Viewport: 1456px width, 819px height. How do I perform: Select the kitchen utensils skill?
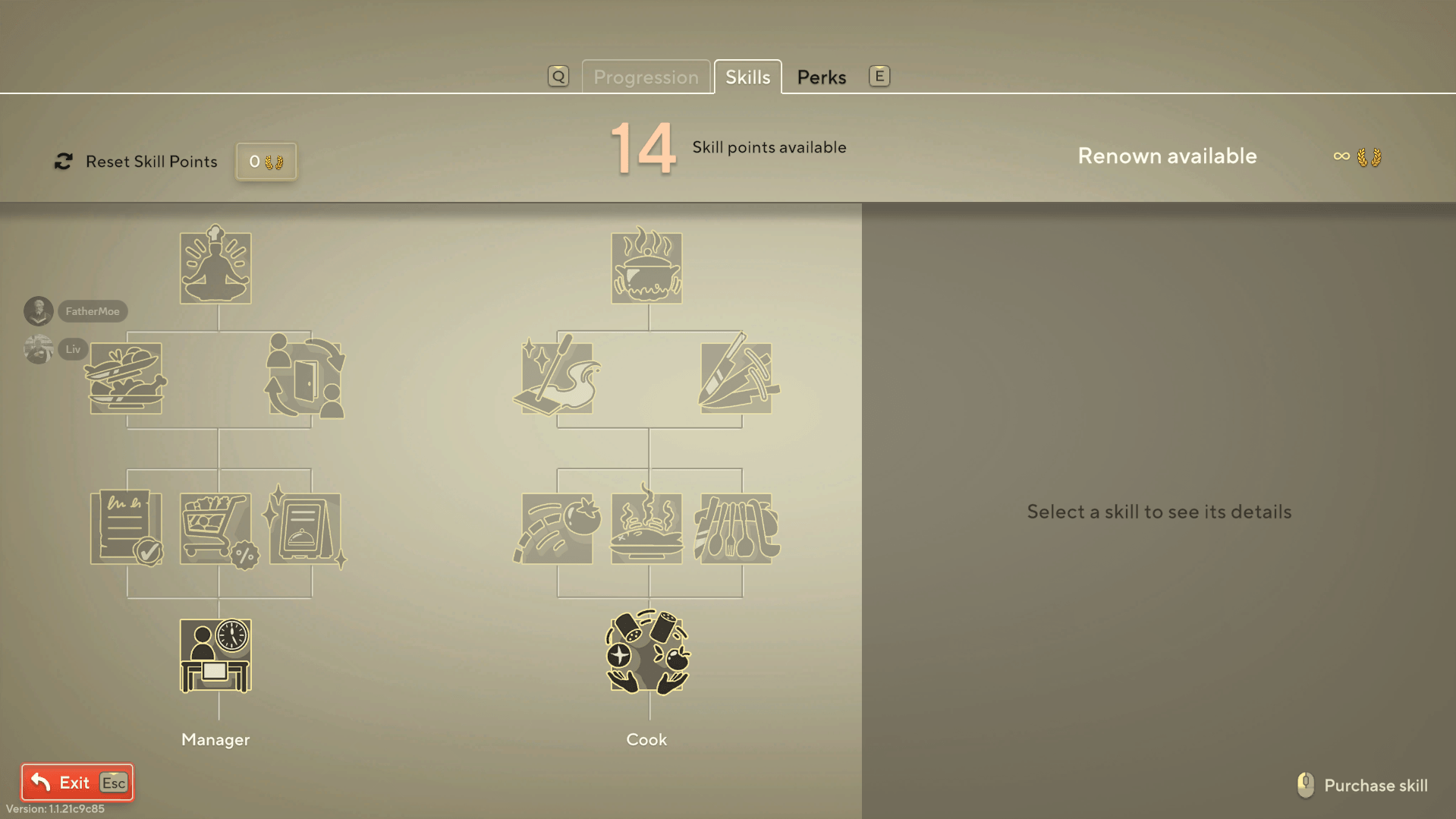tap(736, 529)
